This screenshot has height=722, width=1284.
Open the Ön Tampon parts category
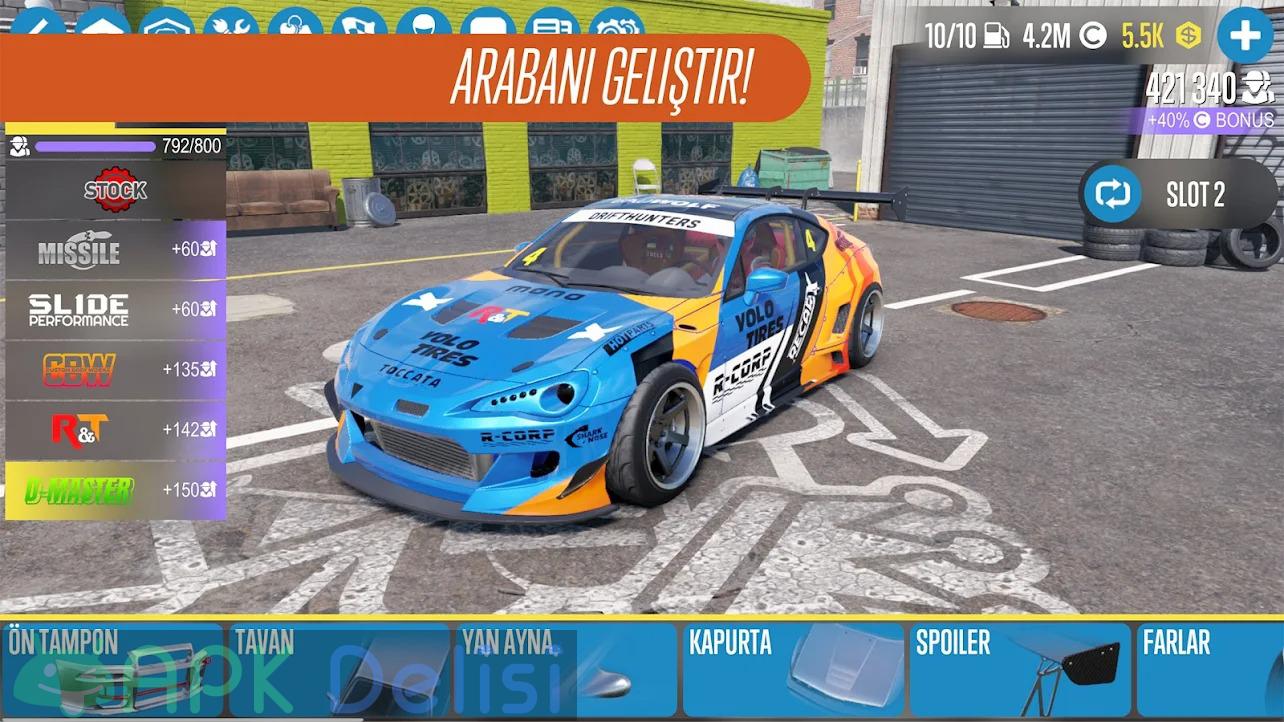(113, 670)
